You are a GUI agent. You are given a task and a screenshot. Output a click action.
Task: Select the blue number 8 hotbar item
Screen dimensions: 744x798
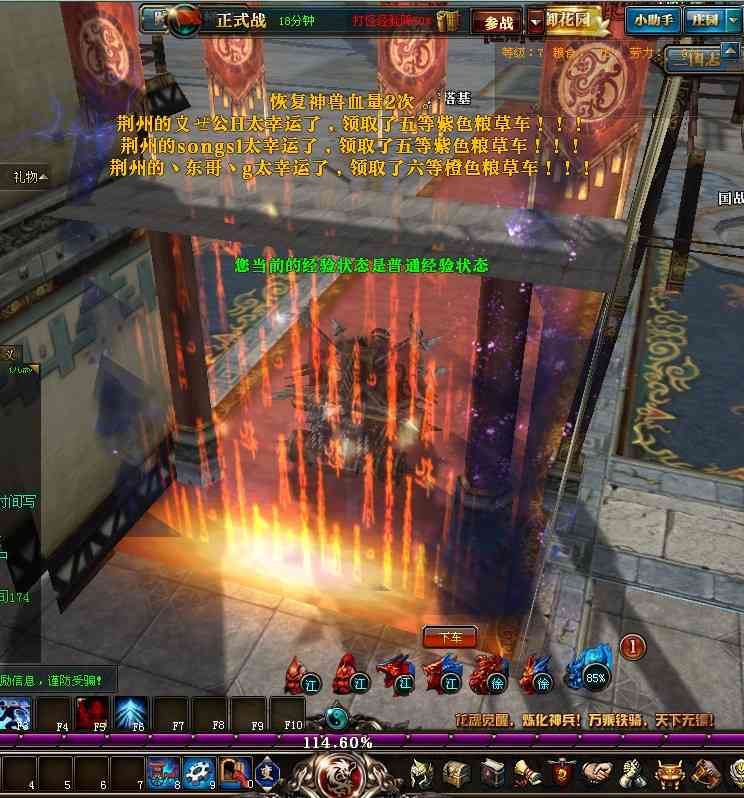[x=161, y=772]
